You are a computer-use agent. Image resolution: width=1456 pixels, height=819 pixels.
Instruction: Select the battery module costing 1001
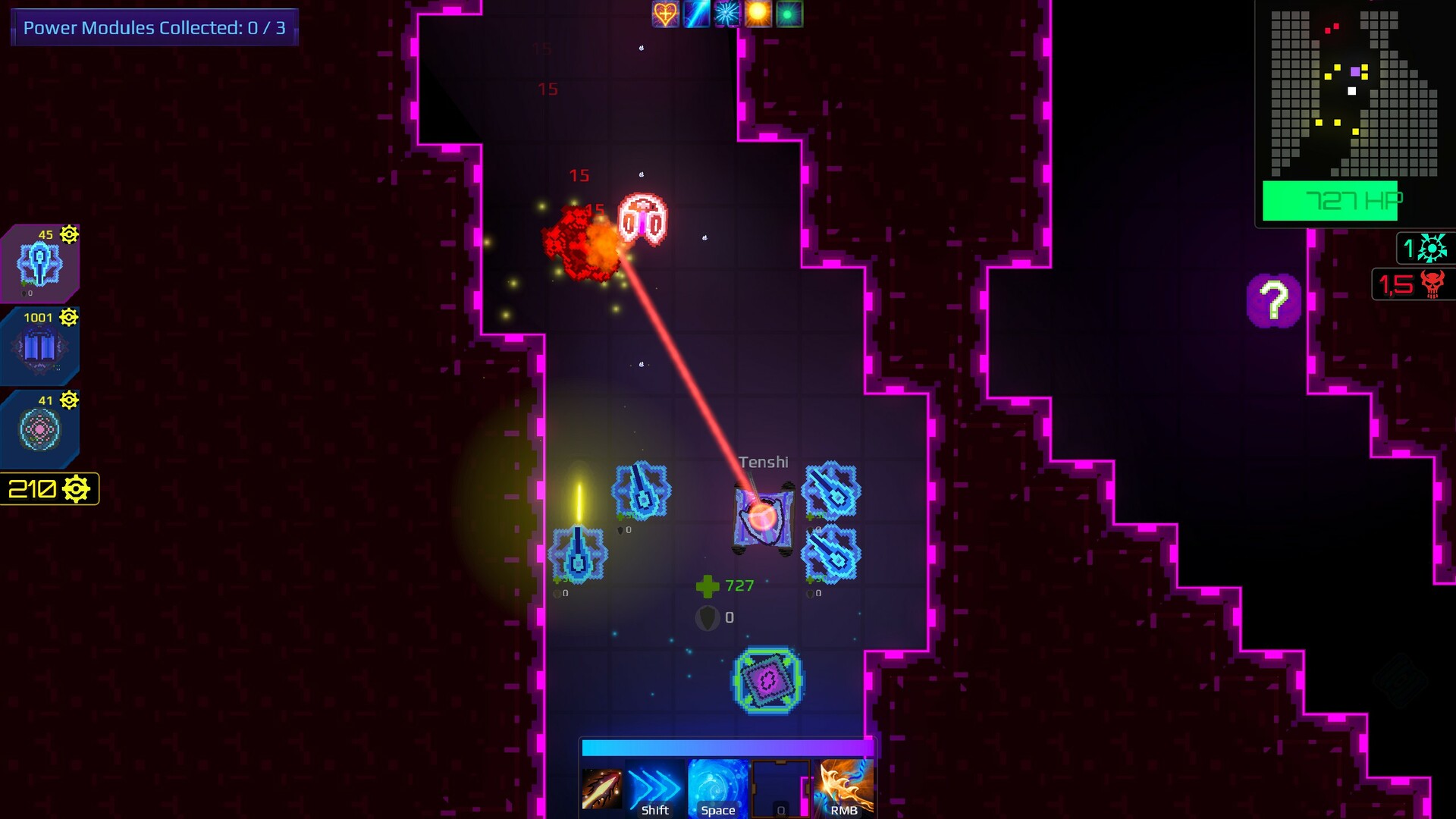click(39, 345)
